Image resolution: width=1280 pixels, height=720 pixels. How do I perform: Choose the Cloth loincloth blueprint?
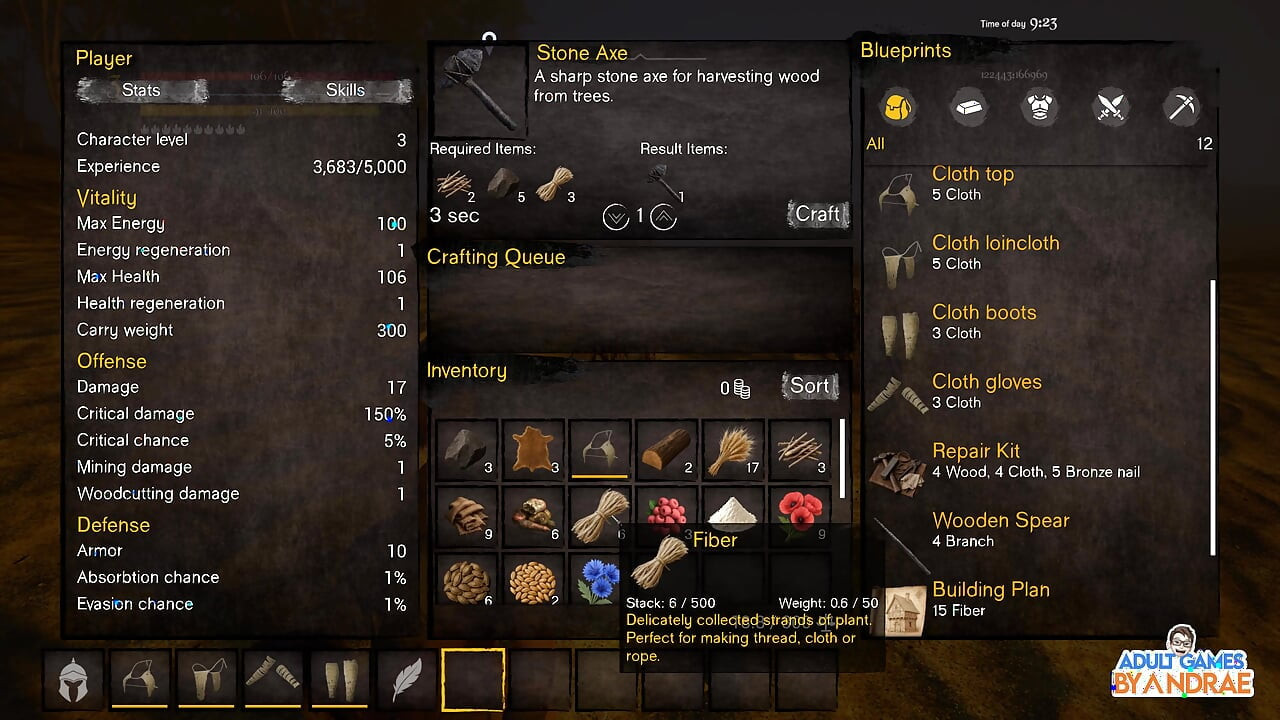click(995, 253)
